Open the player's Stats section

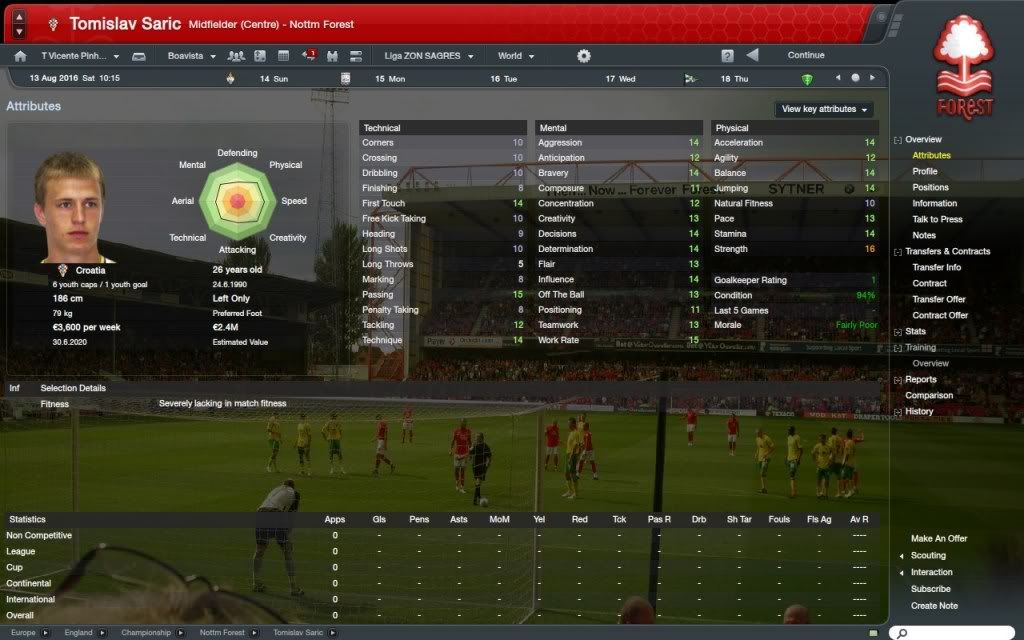(915, 332)
